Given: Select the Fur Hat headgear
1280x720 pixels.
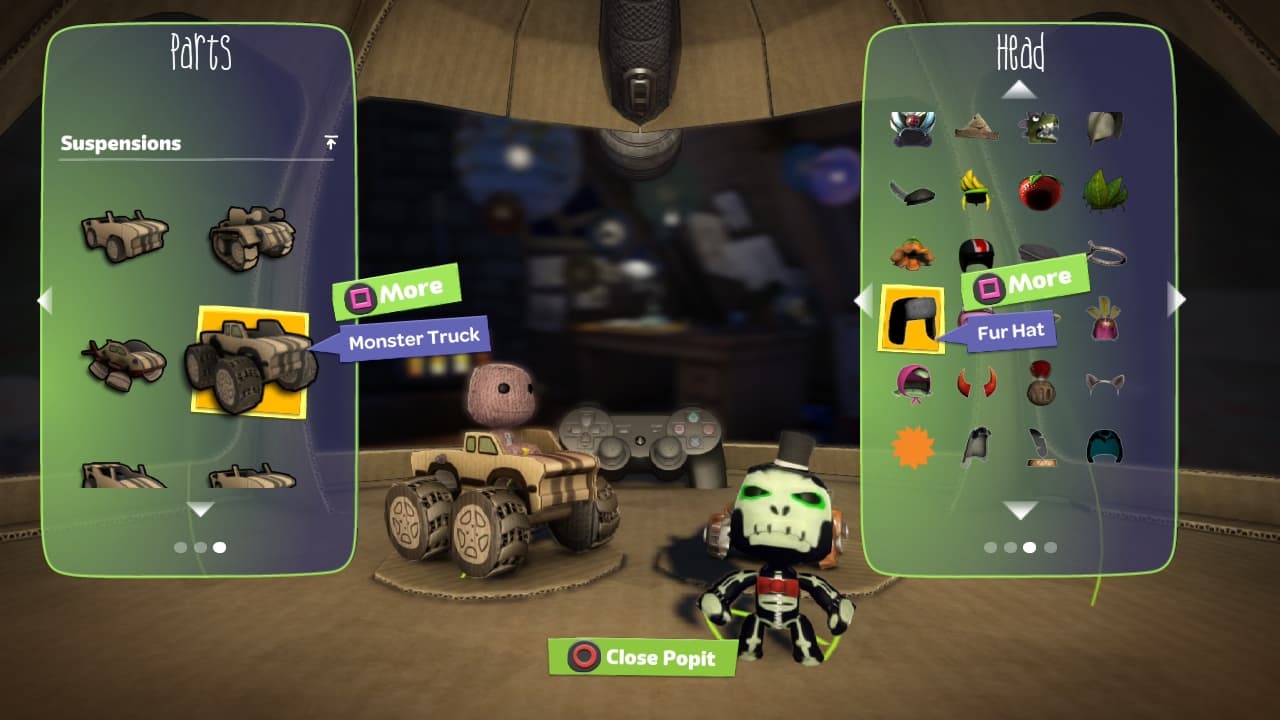Looking at the screenshot, I should point(911,318).
